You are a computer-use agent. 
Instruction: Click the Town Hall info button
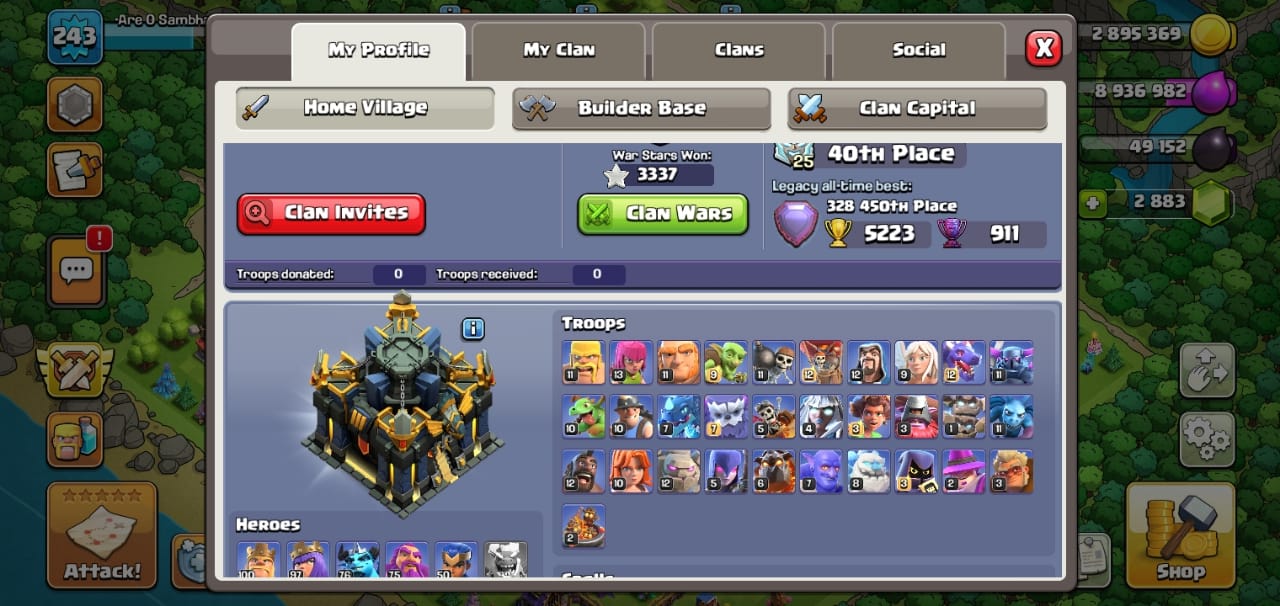tap(473, 329)
